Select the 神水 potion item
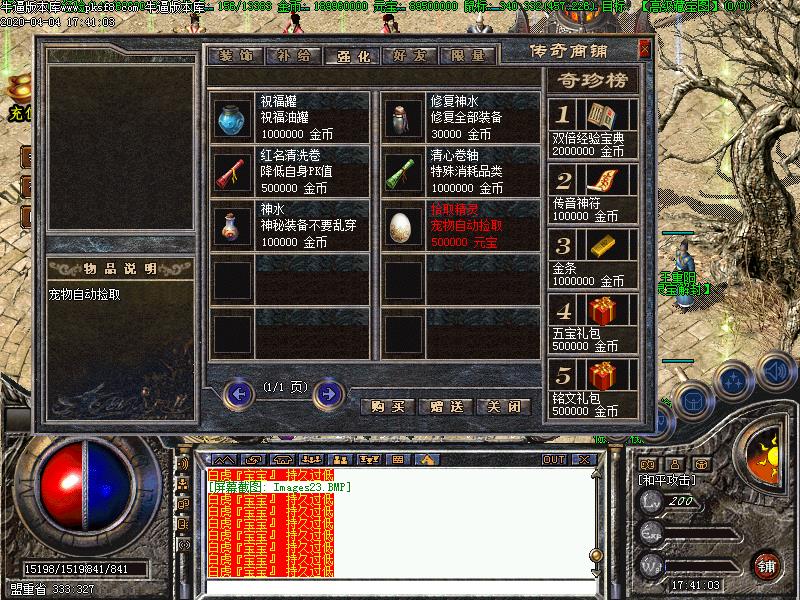 click(x=233, y=226)
